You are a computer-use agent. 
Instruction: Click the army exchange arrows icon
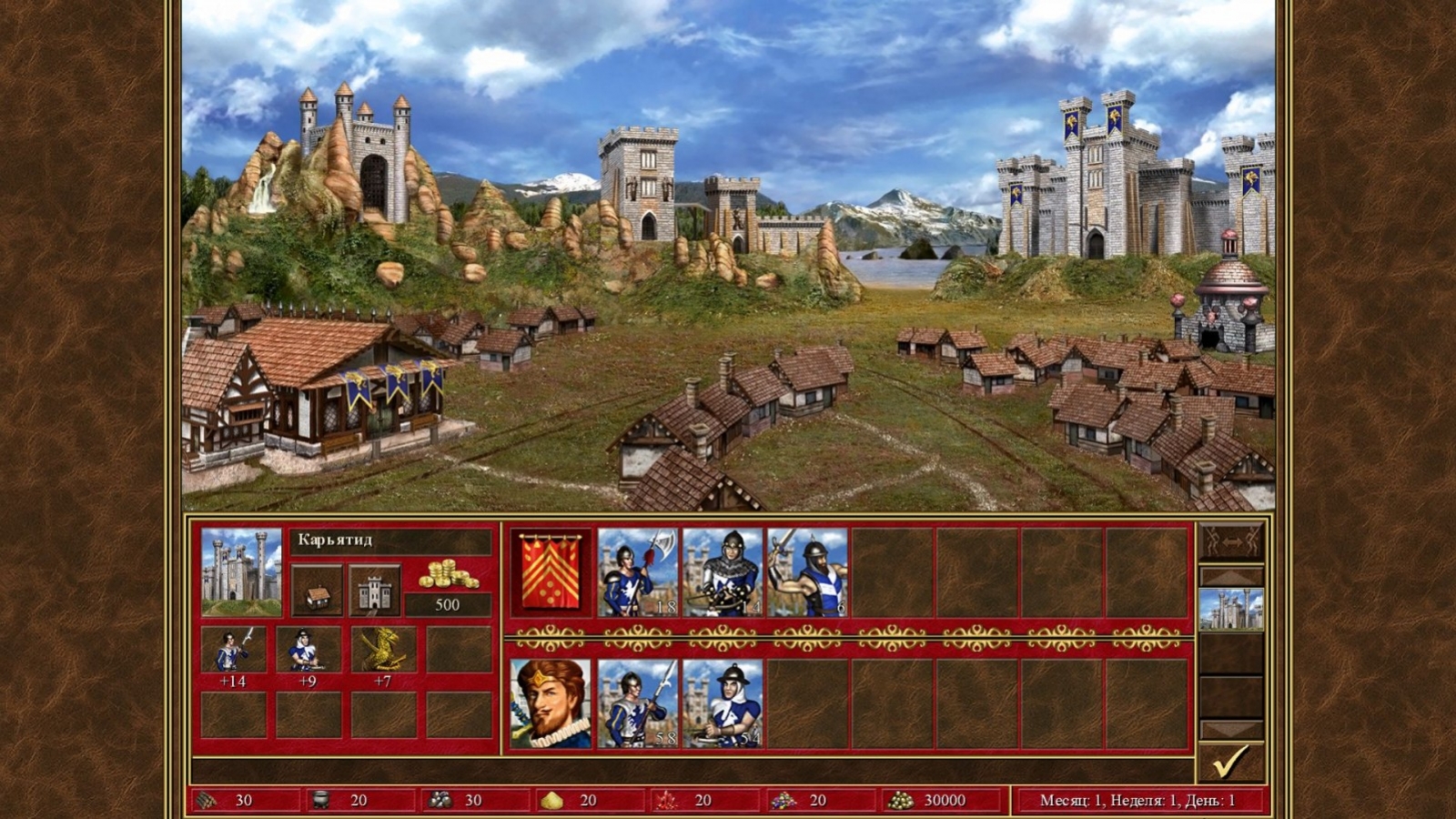tap(1232, 542)
